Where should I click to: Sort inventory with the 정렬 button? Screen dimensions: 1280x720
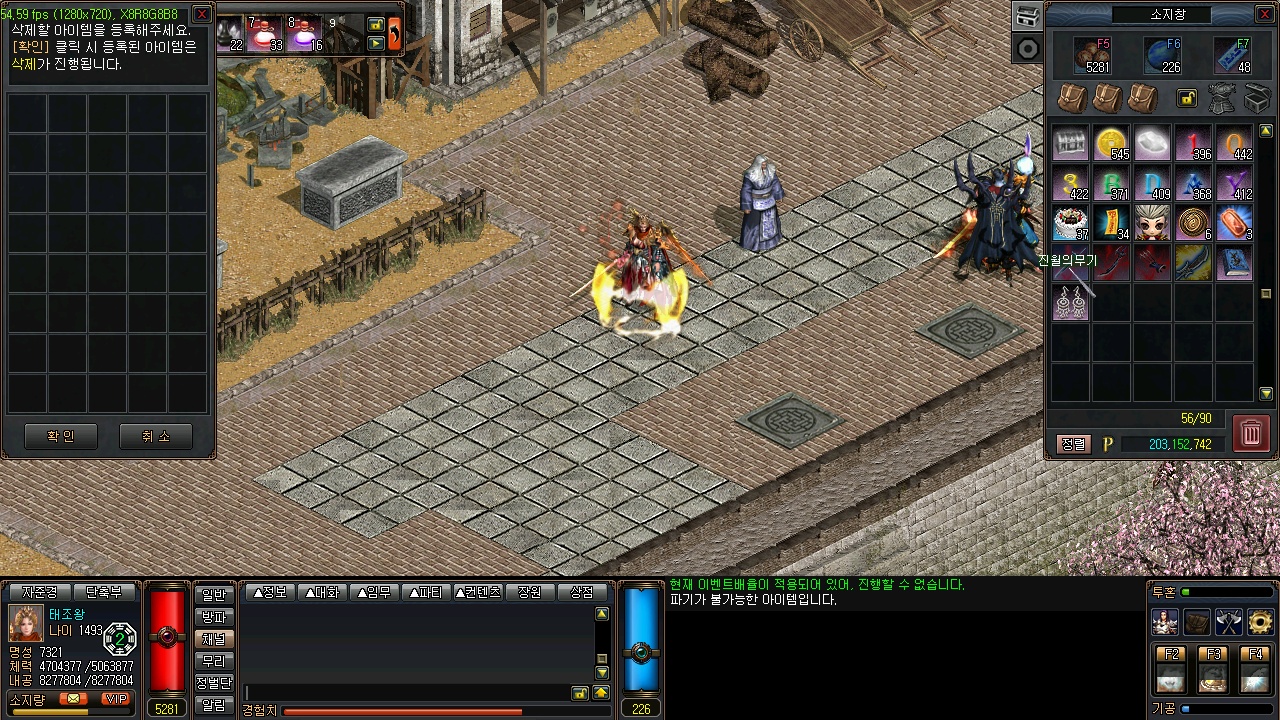pos(1073,444)
